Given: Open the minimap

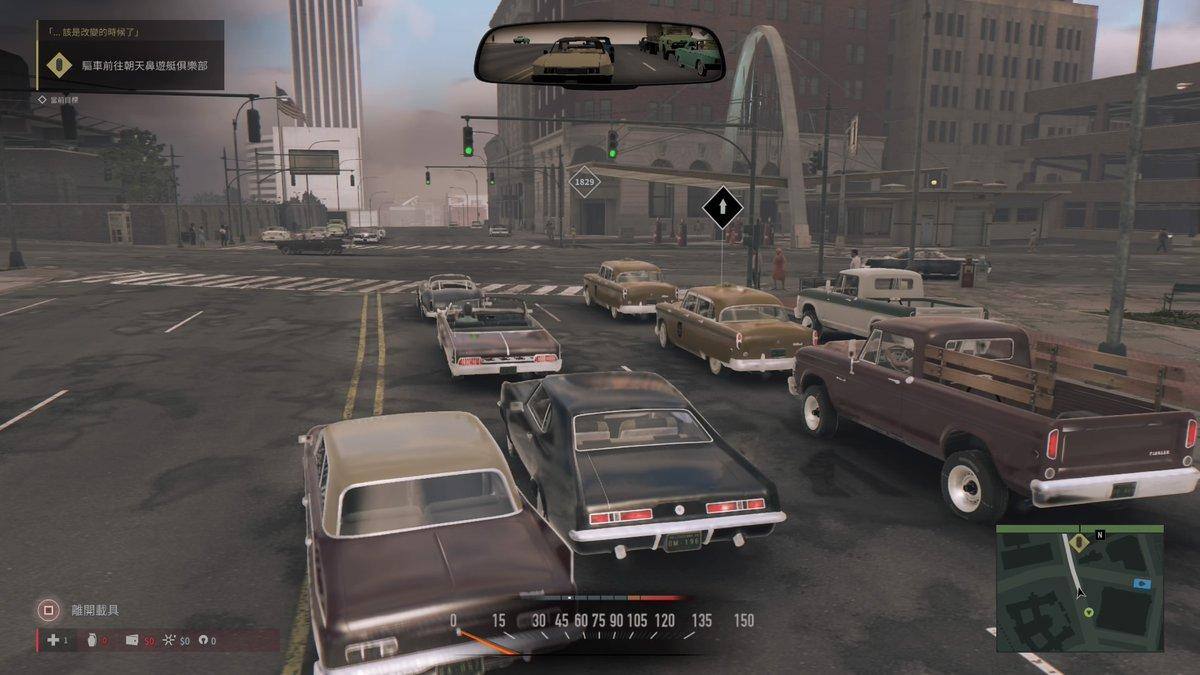Looking at the screenshot, I should click(x=1079, y=588).
